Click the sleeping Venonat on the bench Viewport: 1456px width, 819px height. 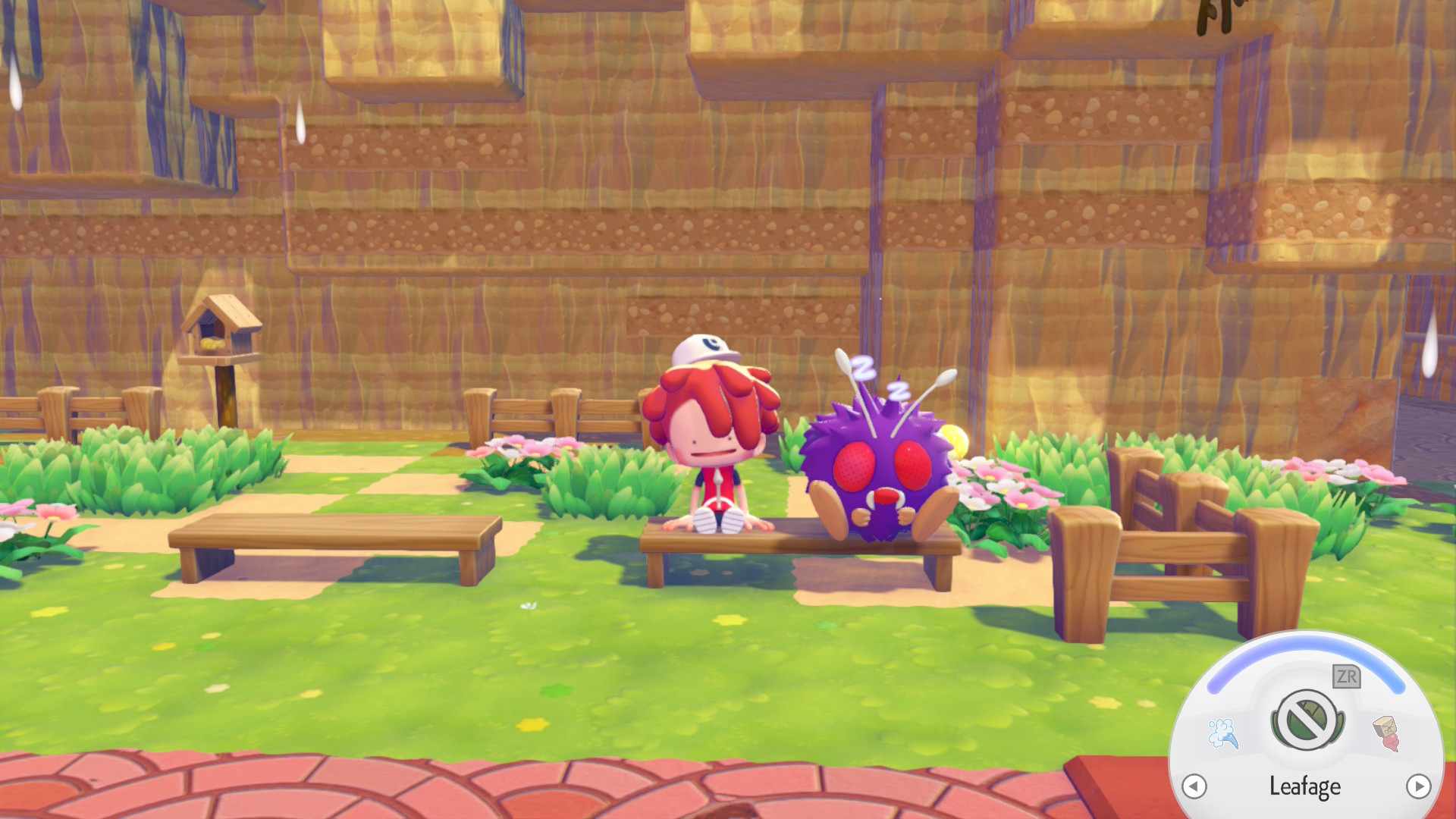880,463
